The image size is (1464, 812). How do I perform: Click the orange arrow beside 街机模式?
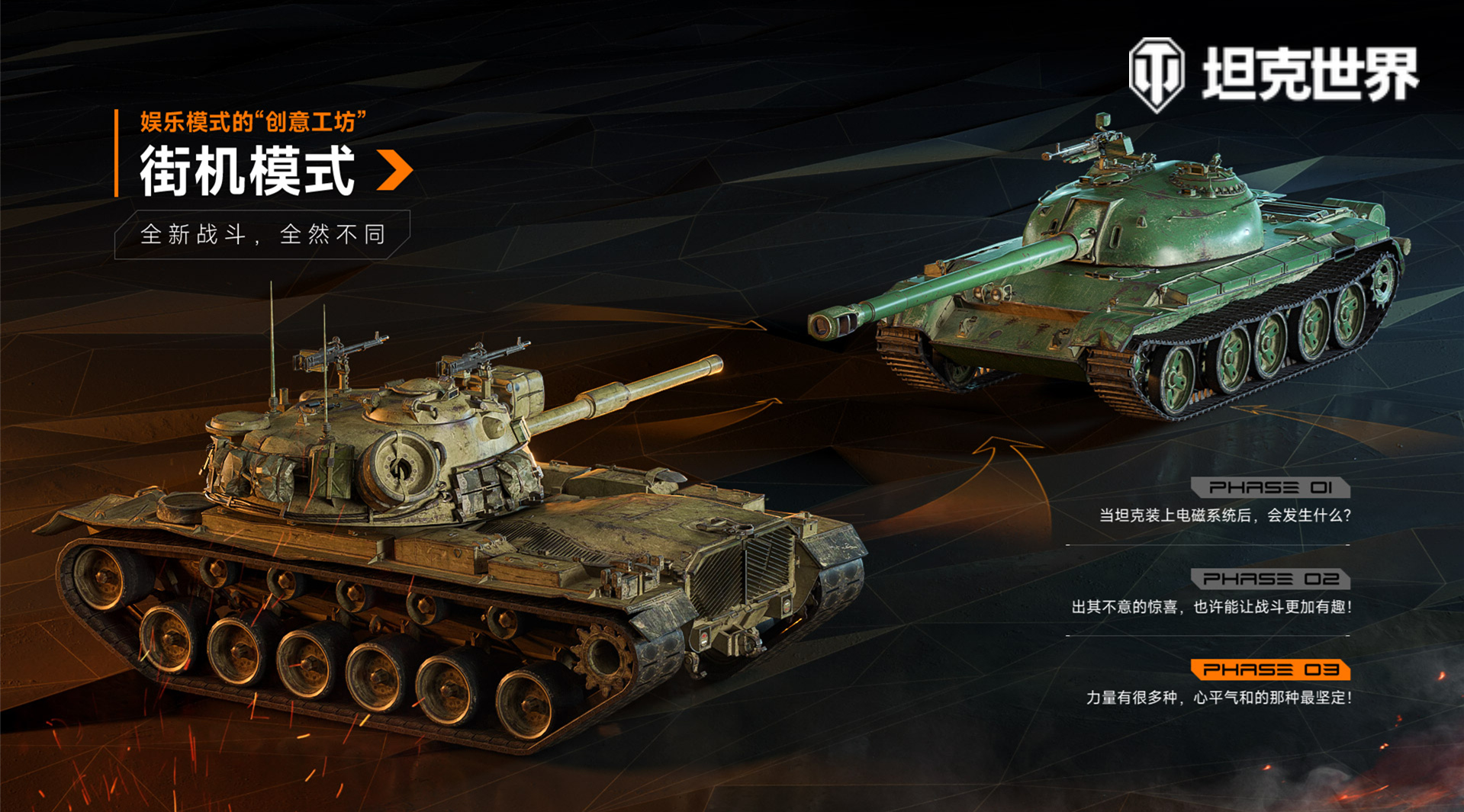pyautogui.click(x=395, y=170)
